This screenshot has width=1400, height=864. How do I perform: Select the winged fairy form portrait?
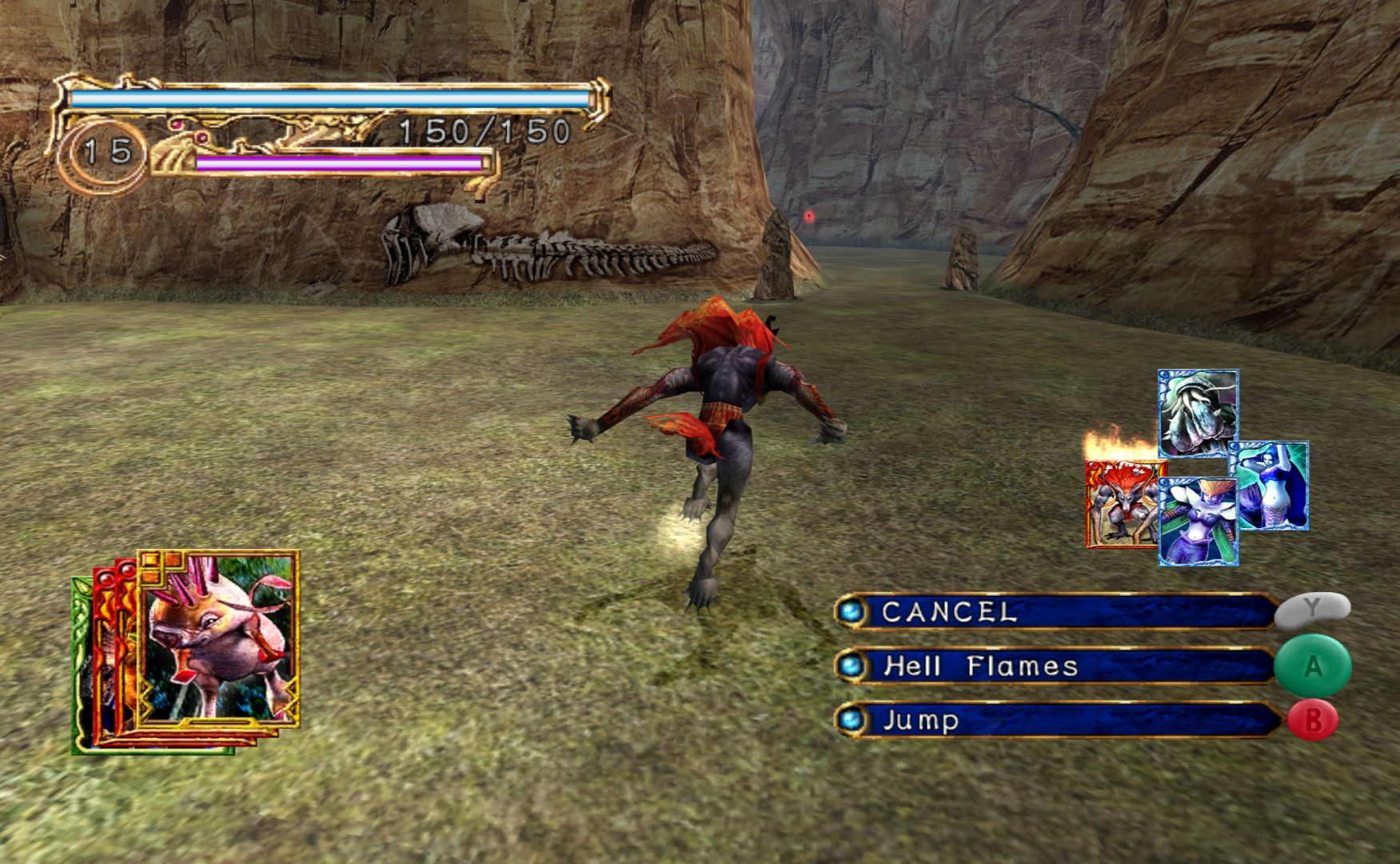tap(1198, 522)
